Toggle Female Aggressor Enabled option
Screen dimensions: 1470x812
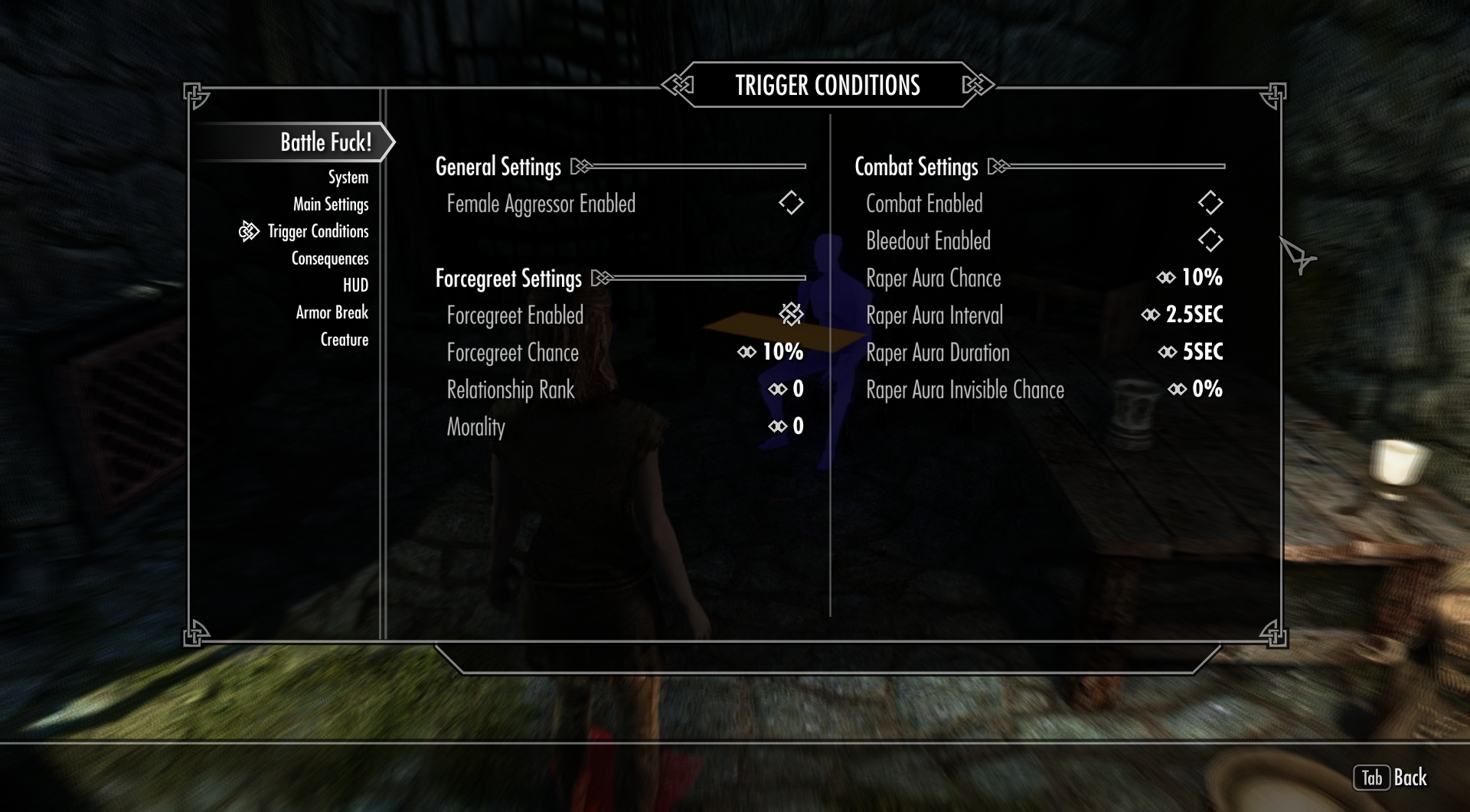click(791, 204)
